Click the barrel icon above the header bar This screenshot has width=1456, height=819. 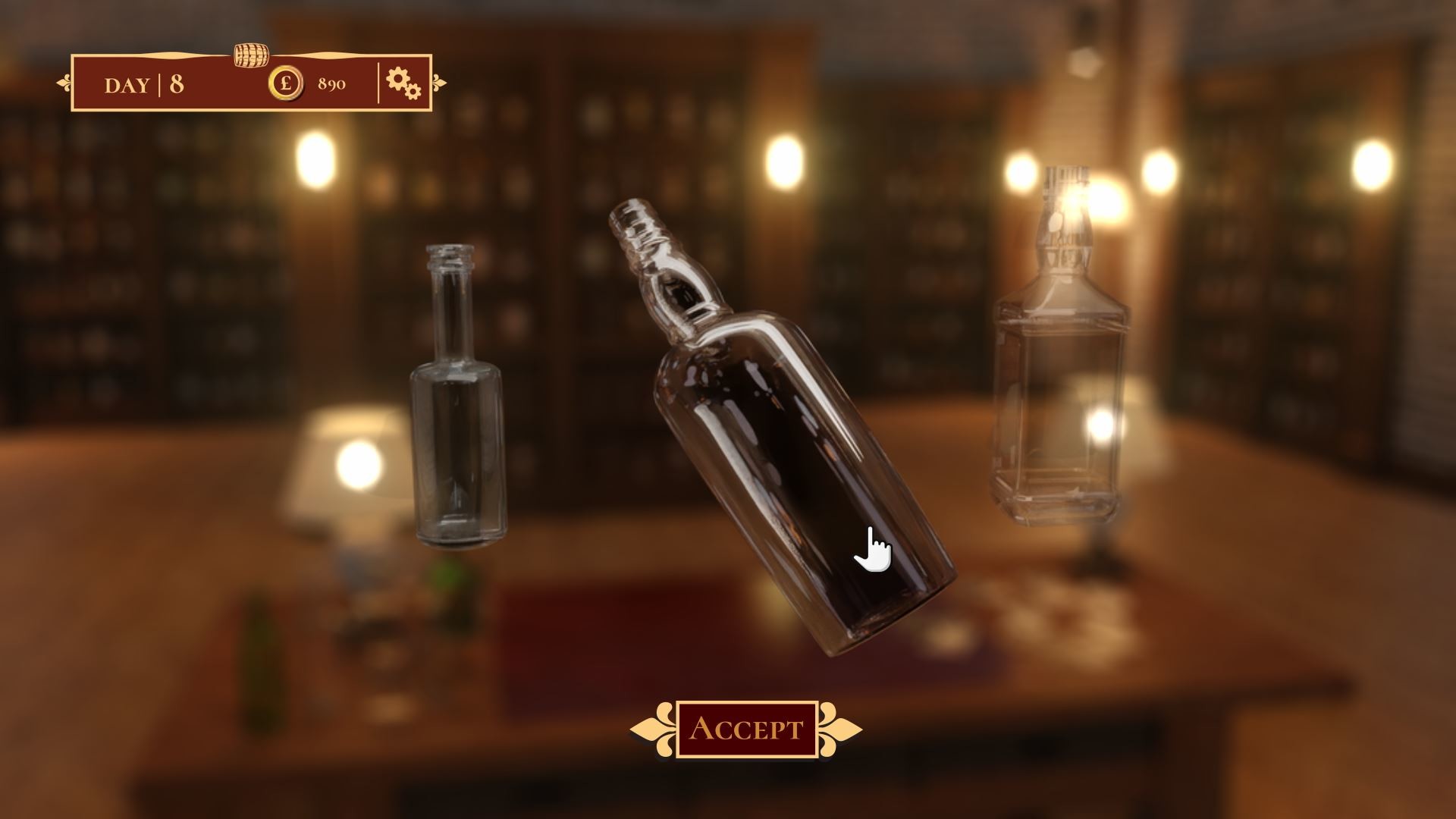pyautogui.click(x=251, y=55)
